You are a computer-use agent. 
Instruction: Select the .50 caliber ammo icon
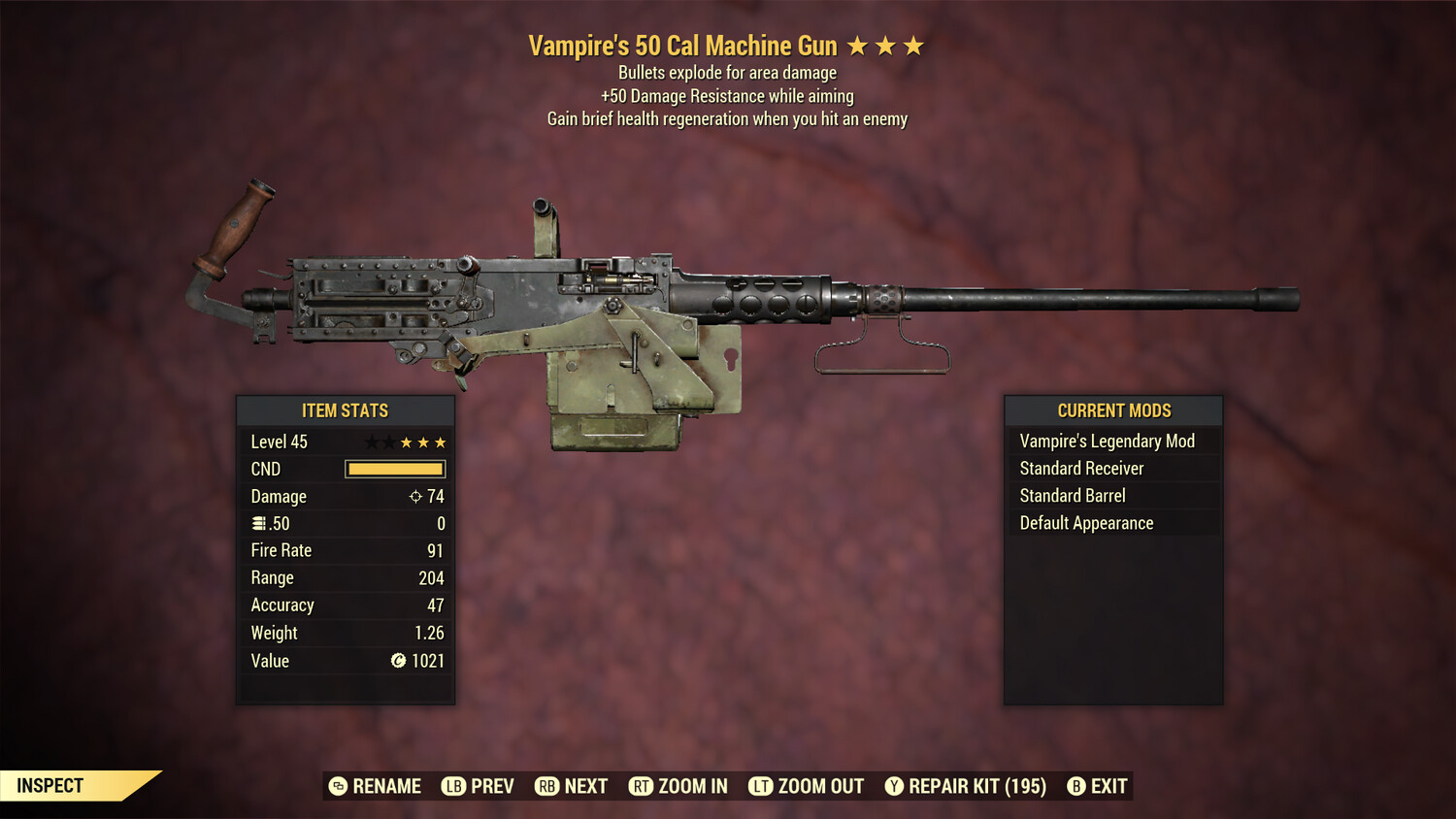pos(258,523)
